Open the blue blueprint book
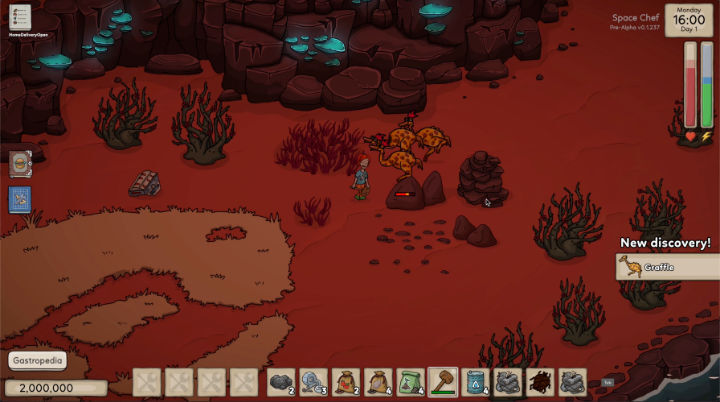Image resolution: width=720 pixels, height=402 pixels. click(20, 197)
